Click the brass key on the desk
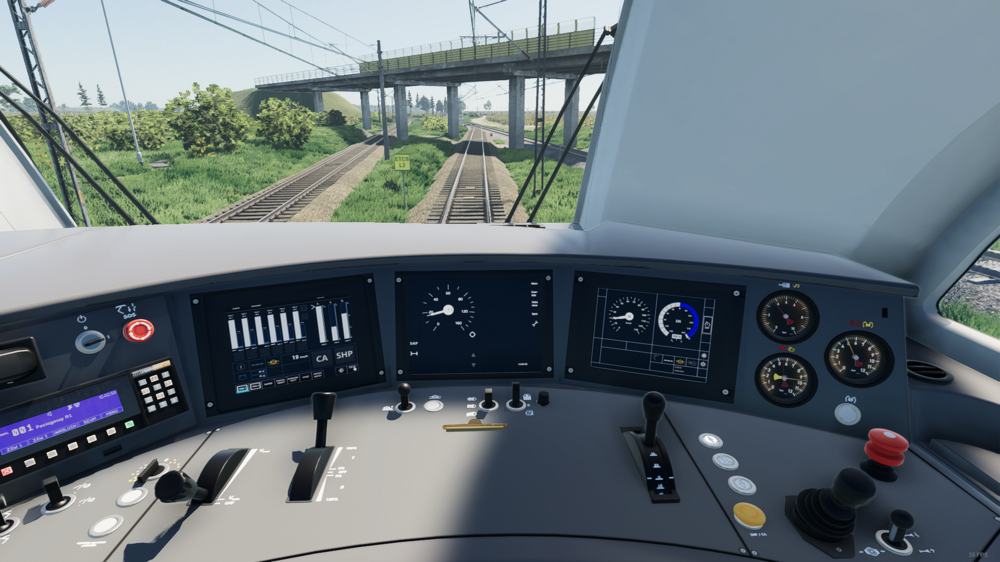This screenshot has width=1000, height=562. pos(475,427)
